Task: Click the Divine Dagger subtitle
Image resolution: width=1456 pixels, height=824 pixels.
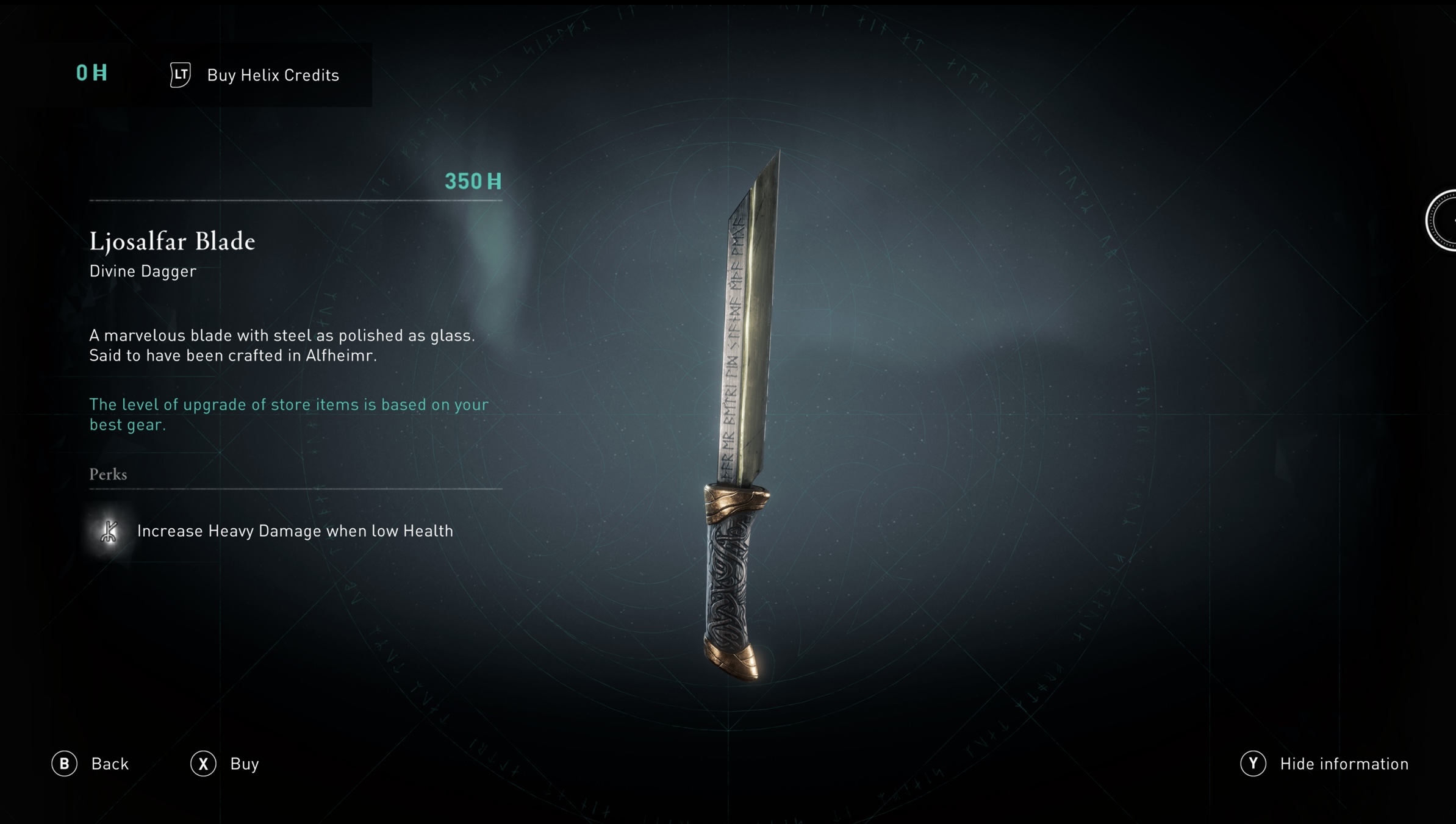Action: [x=143, y=271]
